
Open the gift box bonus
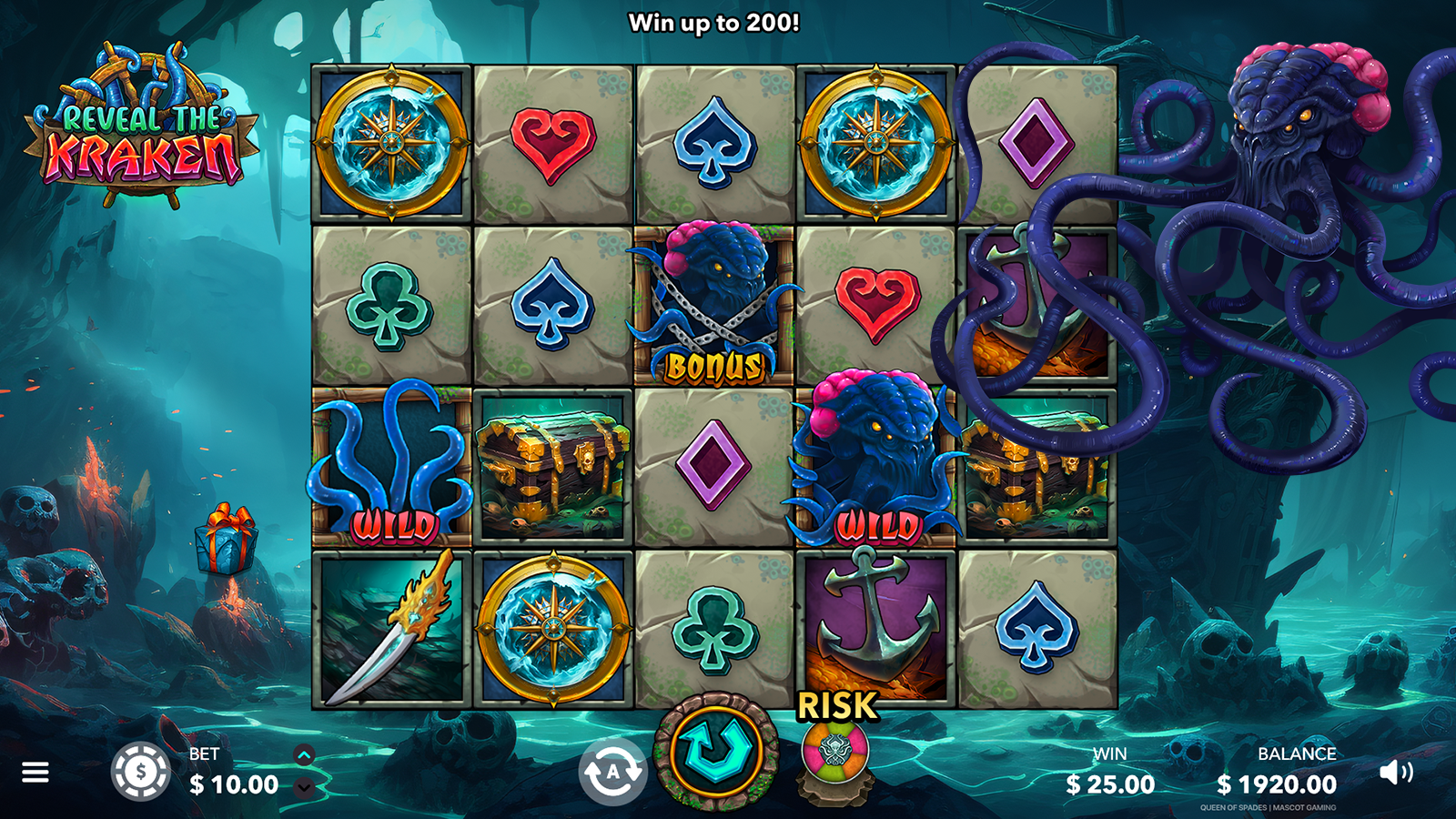pyautogui.click(x=227, y=540)
